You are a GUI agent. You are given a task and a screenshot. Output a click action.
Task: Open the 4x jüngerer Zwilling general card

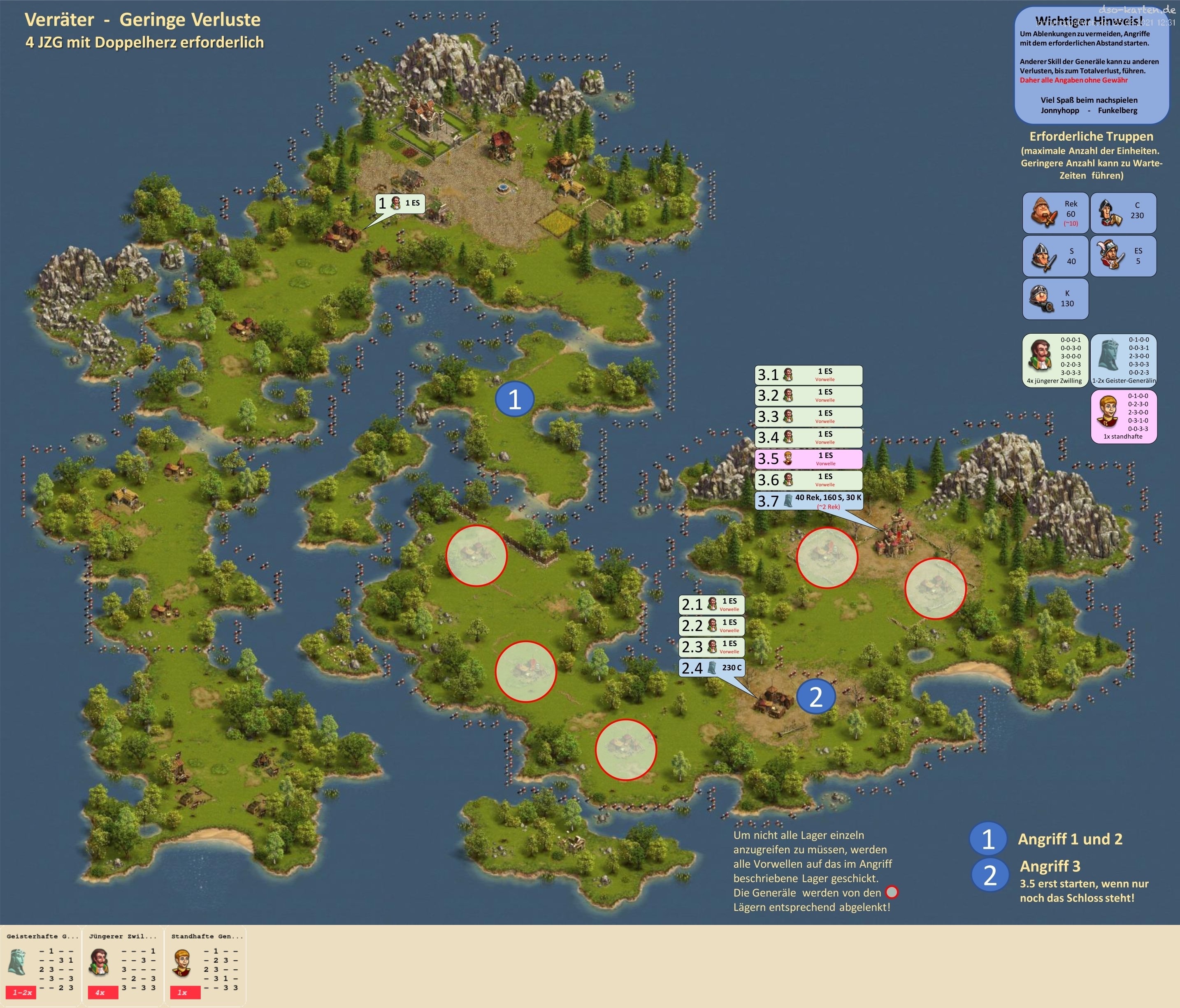pyautogui.click(x=1055, y=360)
